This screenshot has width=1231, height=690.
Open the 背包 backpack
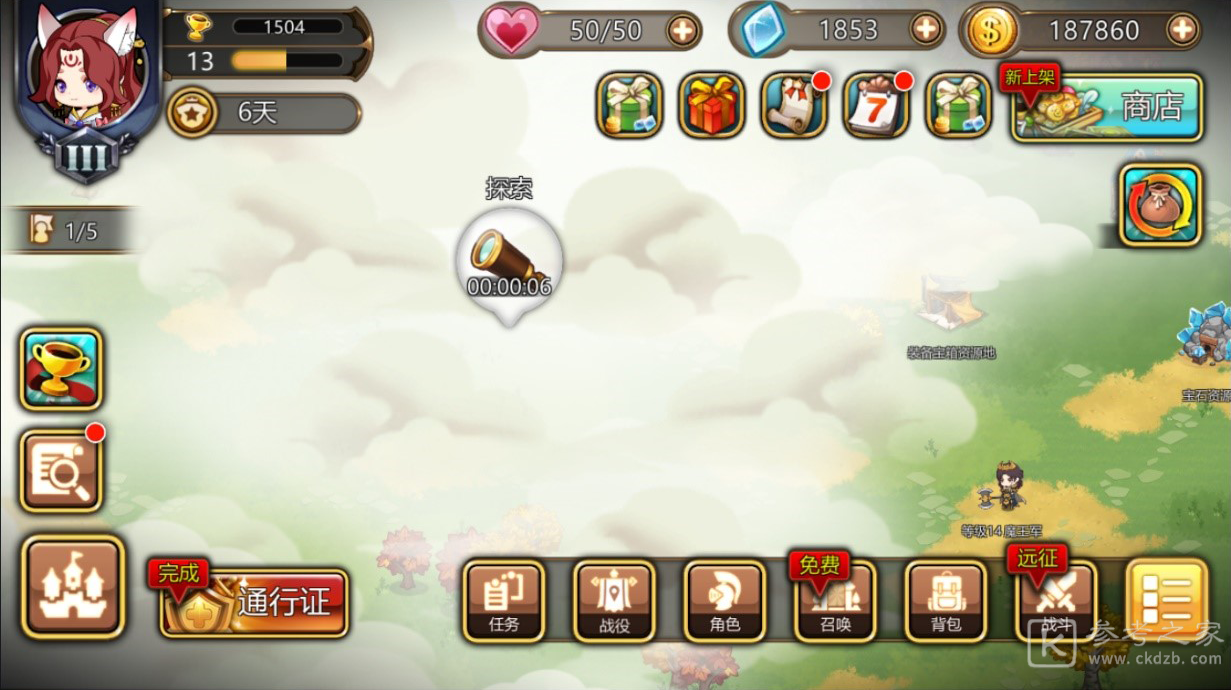[x=945, y=600]
